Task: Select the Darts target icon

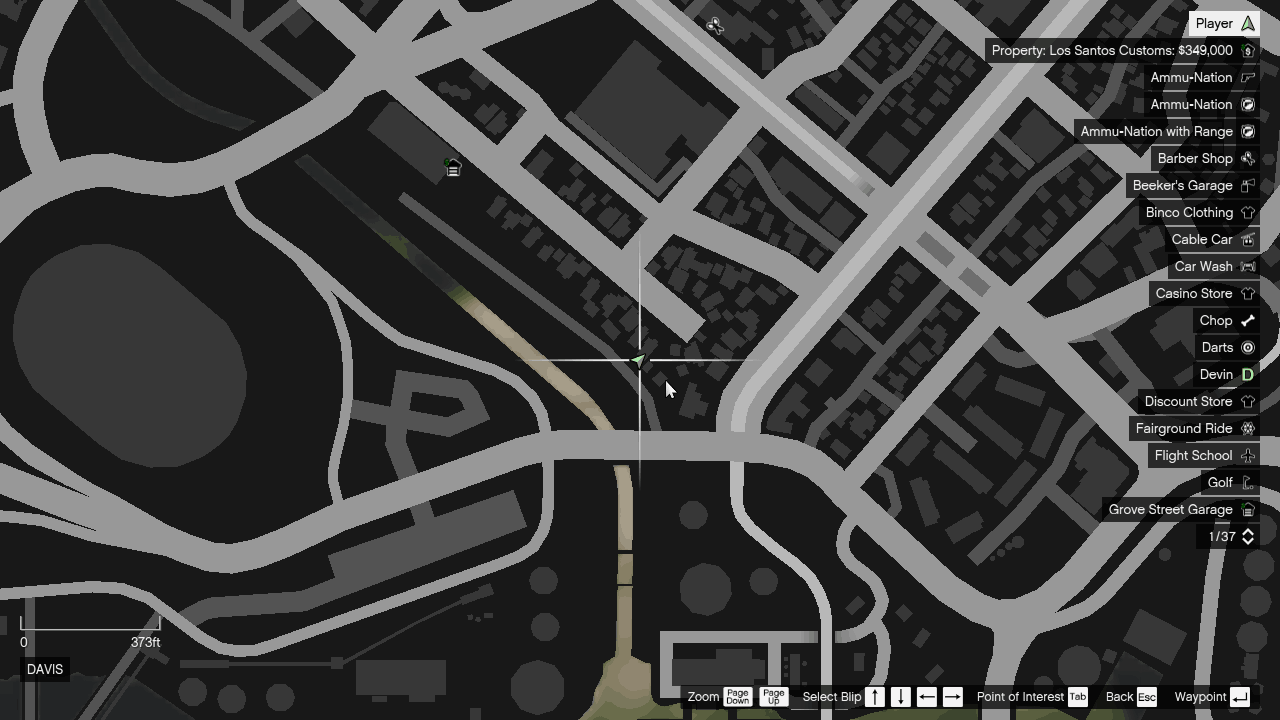Action: point(1247,347)
